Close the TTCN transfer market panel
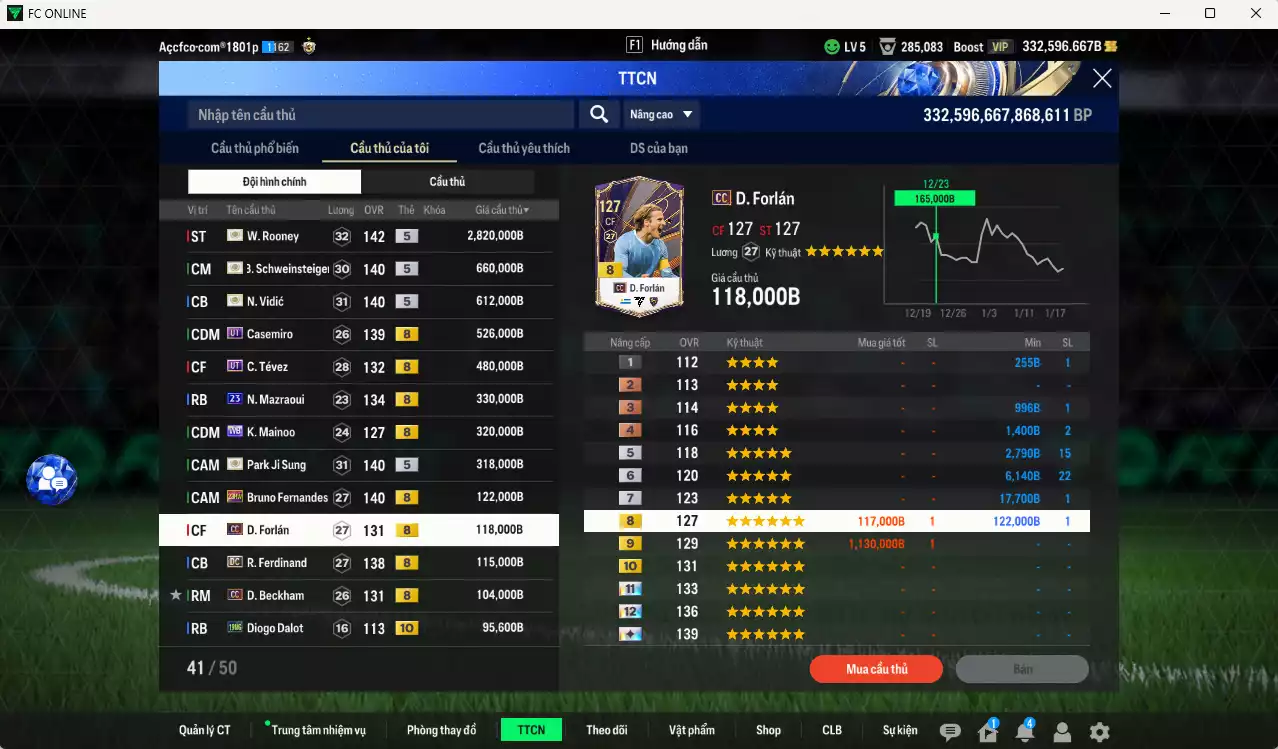Viewport: 1278px width, 749px height. coord(1101,79)
